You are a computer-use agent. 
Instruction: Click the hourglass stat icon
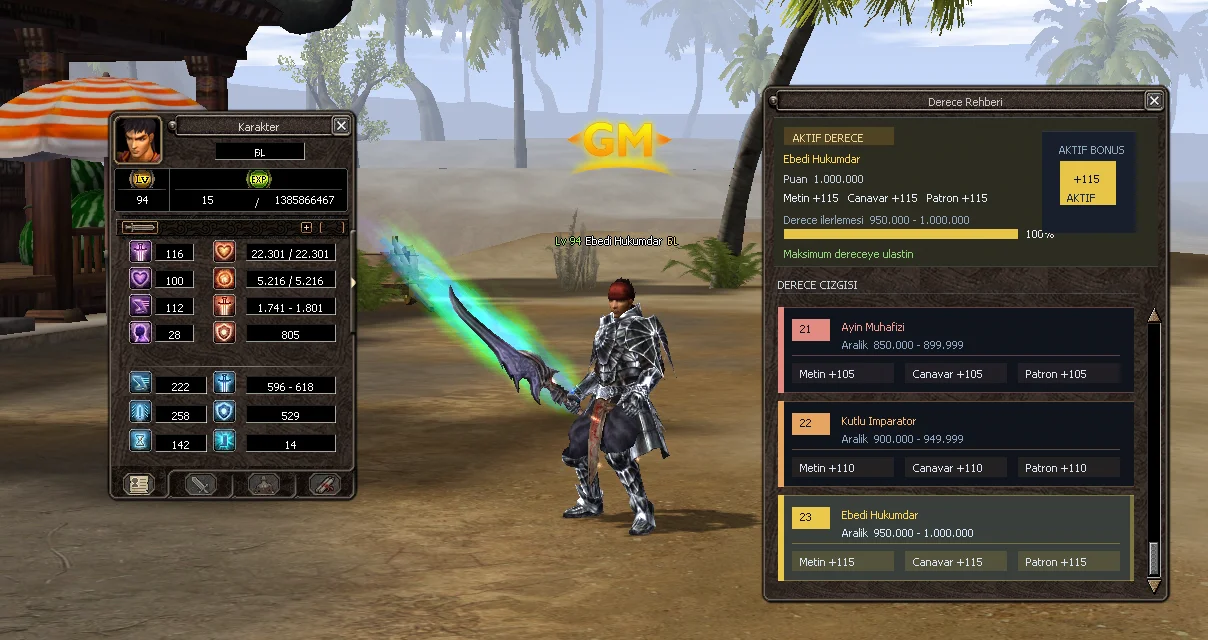[x=140, y=441]
